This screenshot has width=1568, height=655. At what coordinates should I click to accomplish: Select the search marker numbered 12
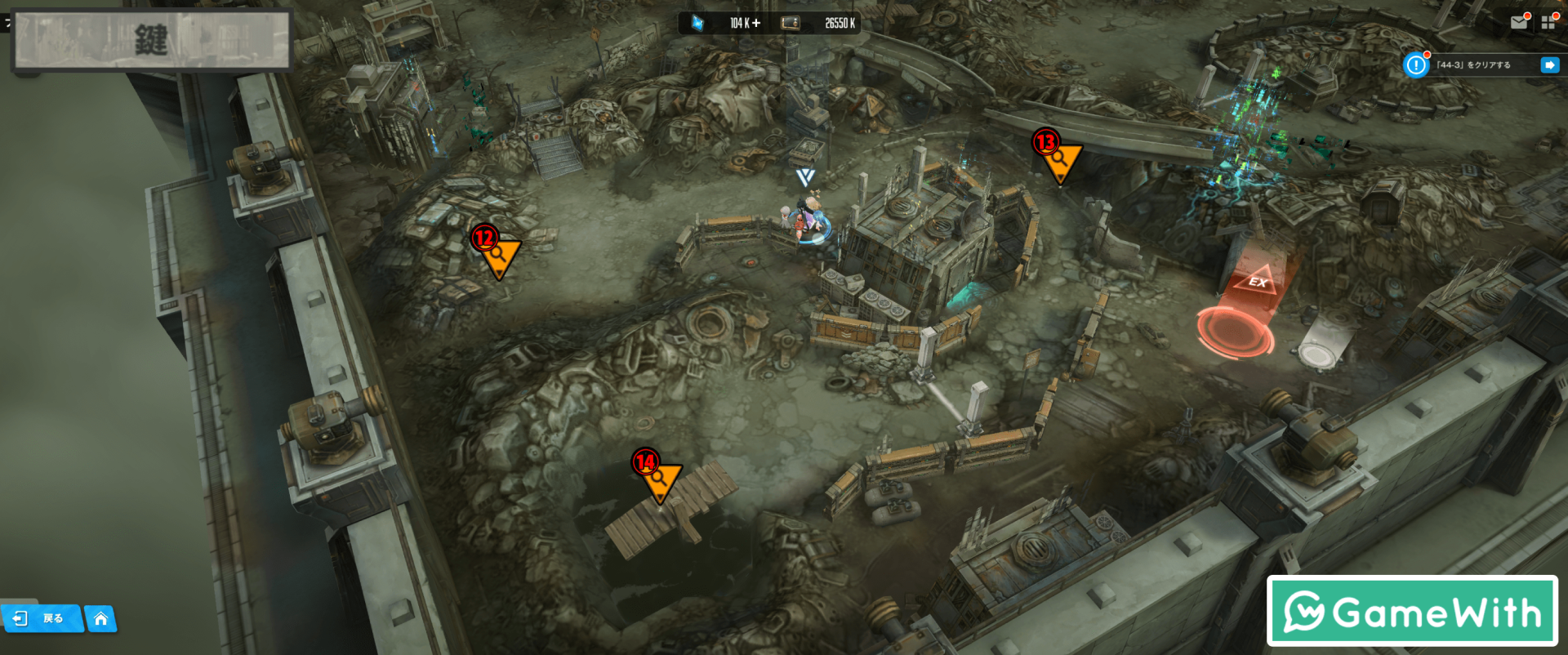(x=498, y=255)
